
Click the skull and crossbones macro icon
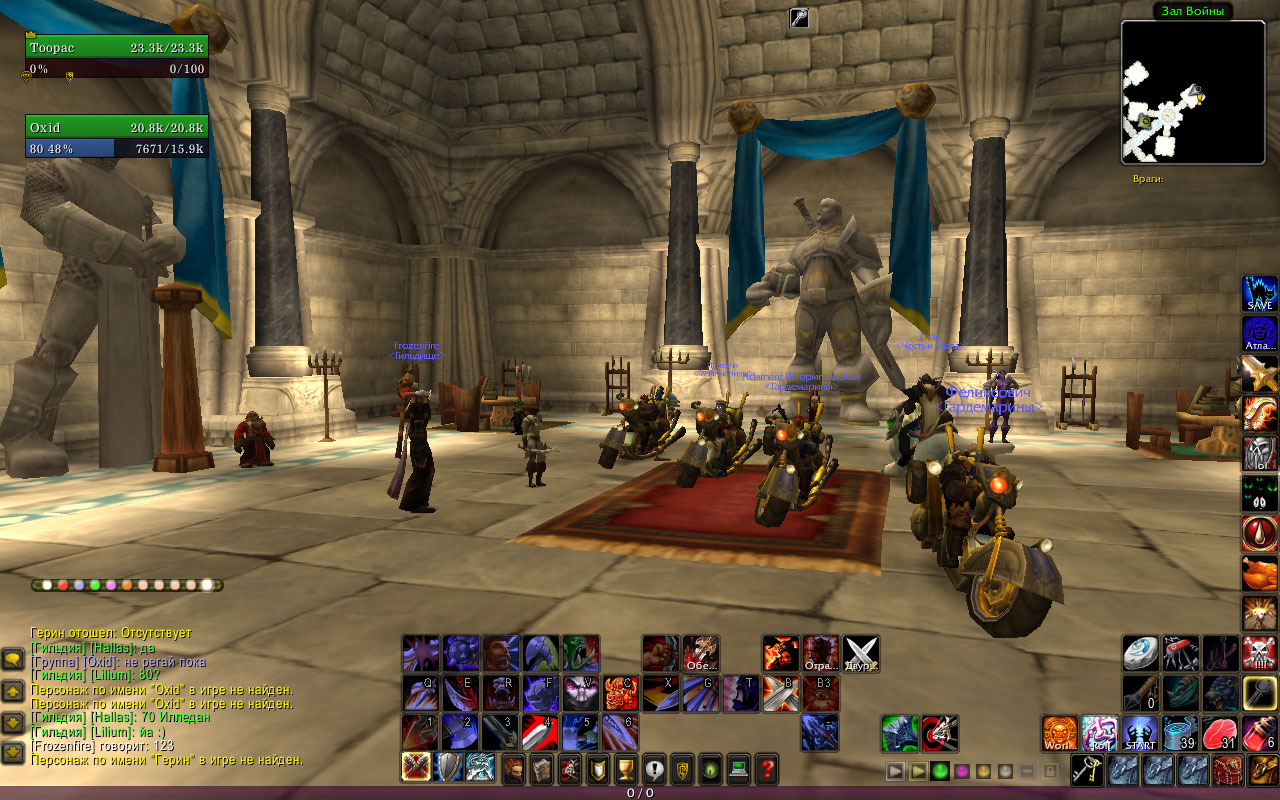pyautogui.click(x=1260, y=653)
